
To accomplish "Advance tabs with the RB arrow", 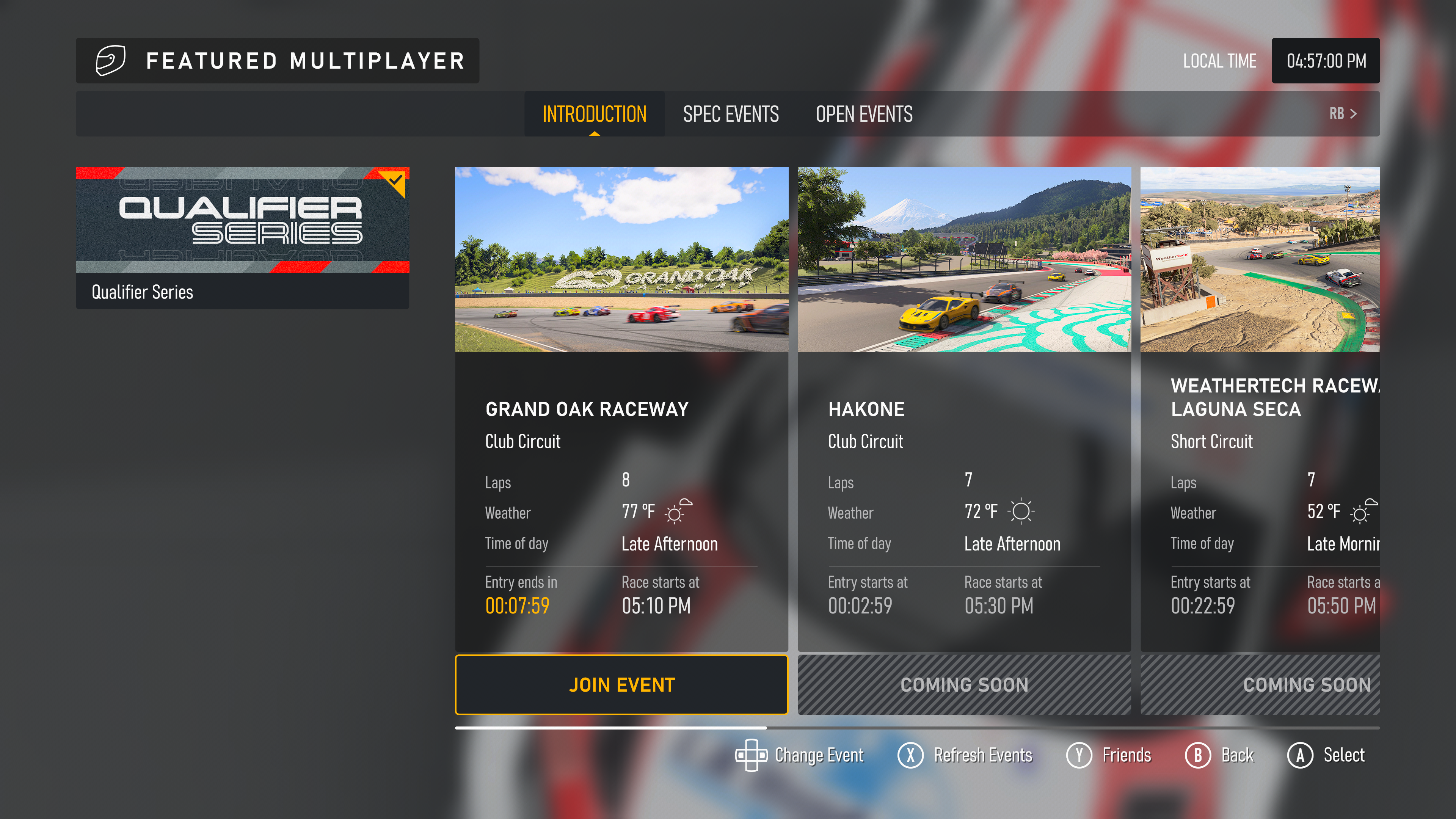I will [x=1343, y=114].
